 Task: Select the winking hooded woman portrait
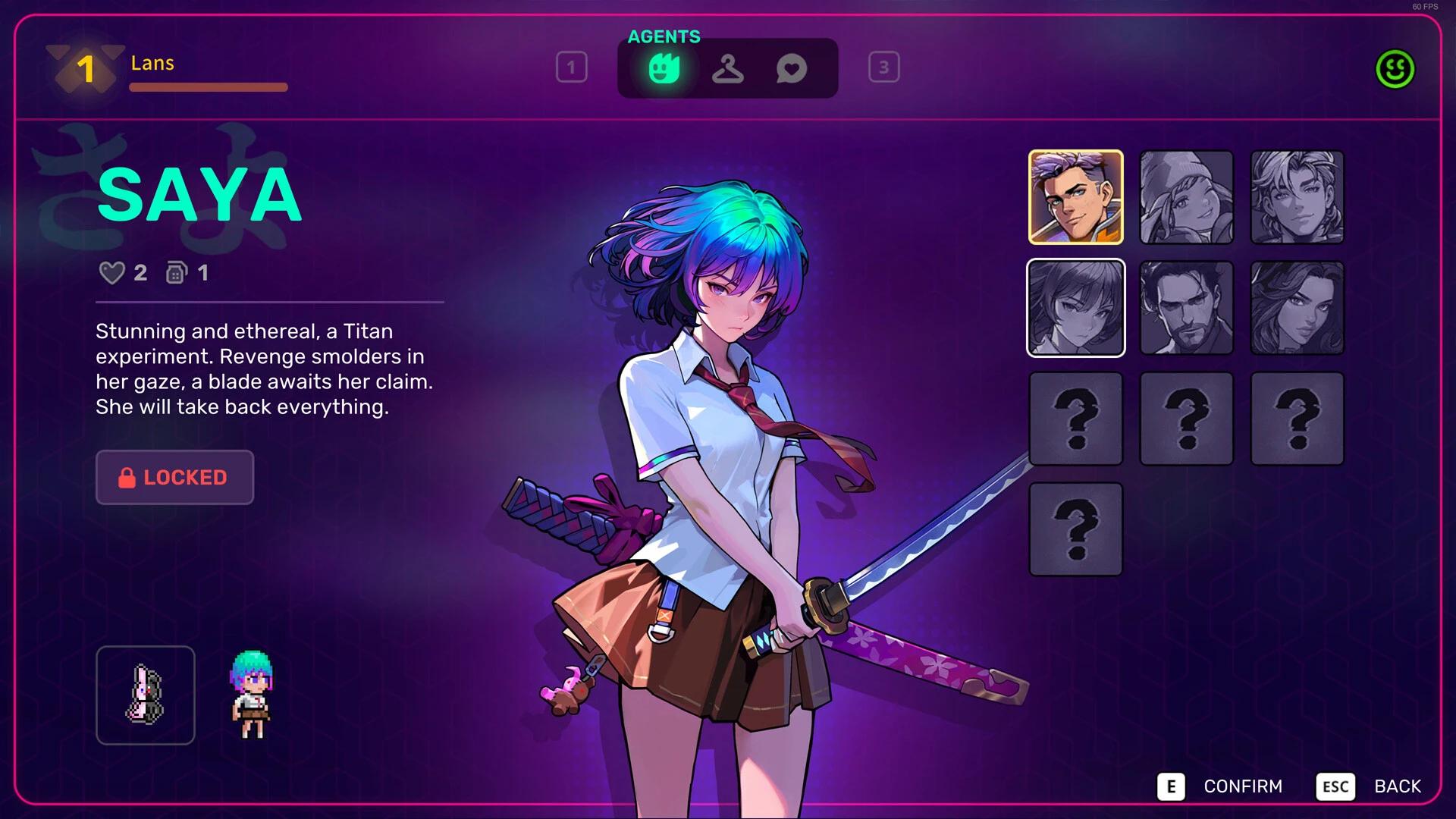[x=1187, y=198]
